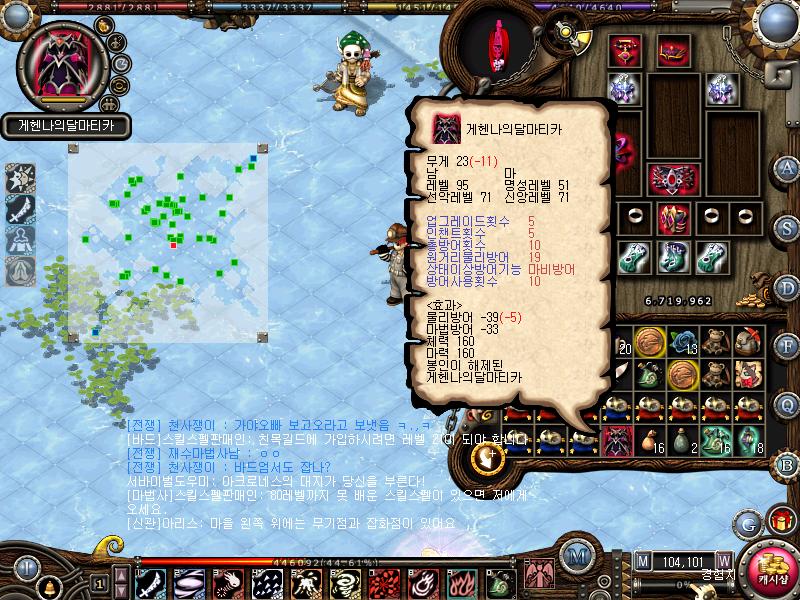Click the small W toggle beside coordinates
This screenshot has height=600, width=800.
click(x=723, y=561)
